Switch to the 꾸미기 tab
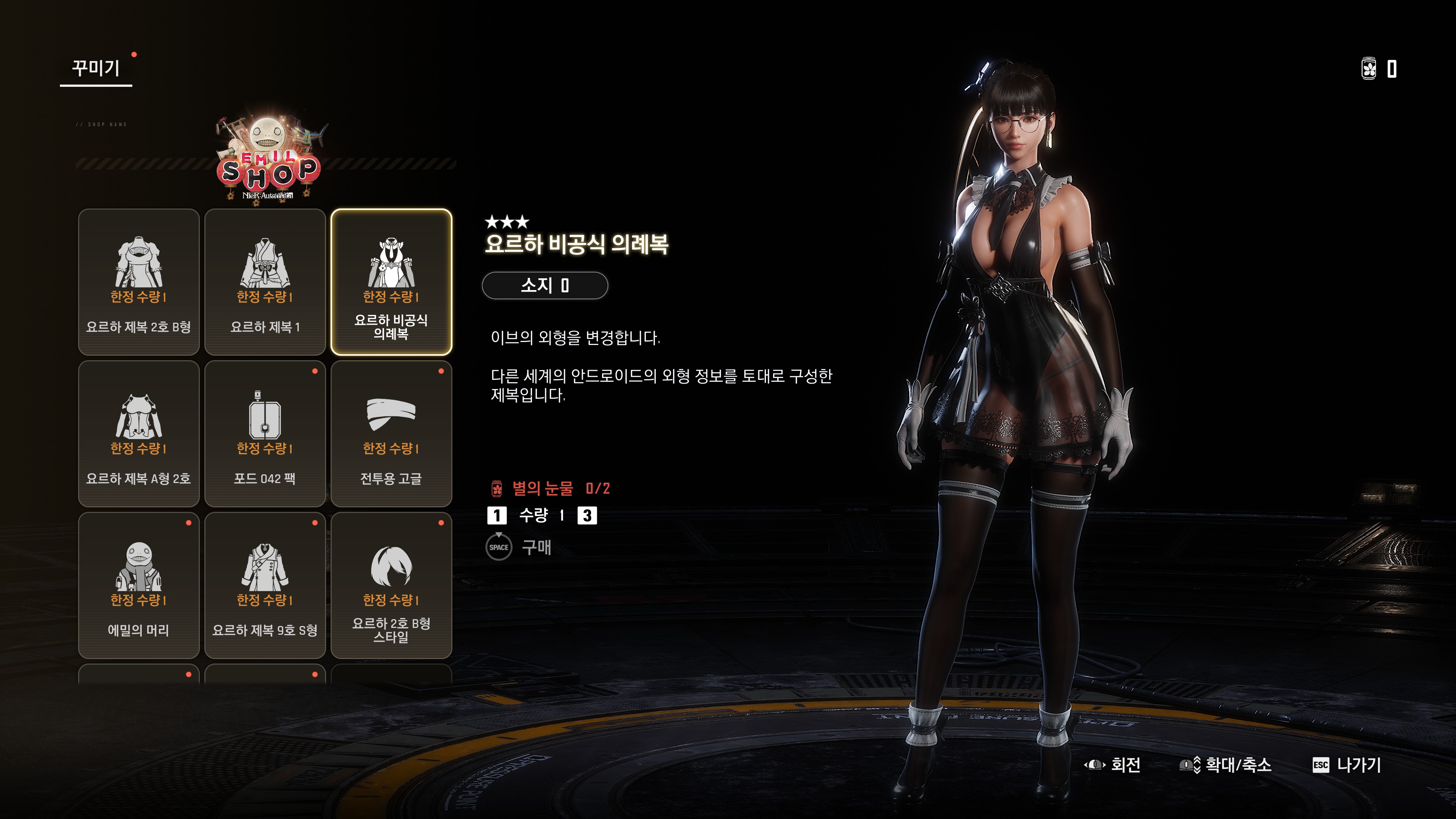Image resolution: width=1456 pixels, height=819 pixels. [x=96, y=68]
